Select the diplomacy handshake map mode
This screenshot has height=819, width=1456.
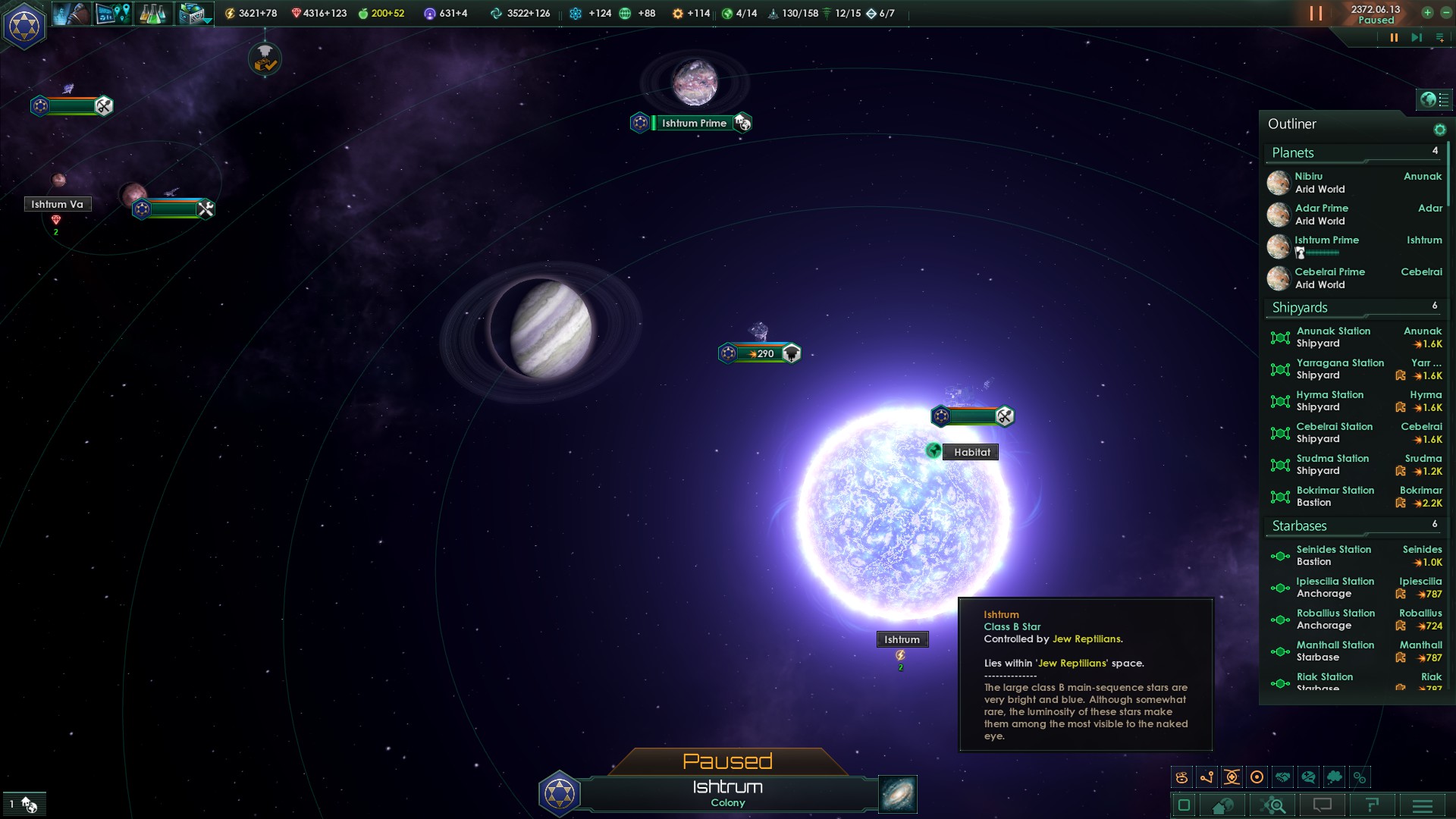tap(1282, 777)
